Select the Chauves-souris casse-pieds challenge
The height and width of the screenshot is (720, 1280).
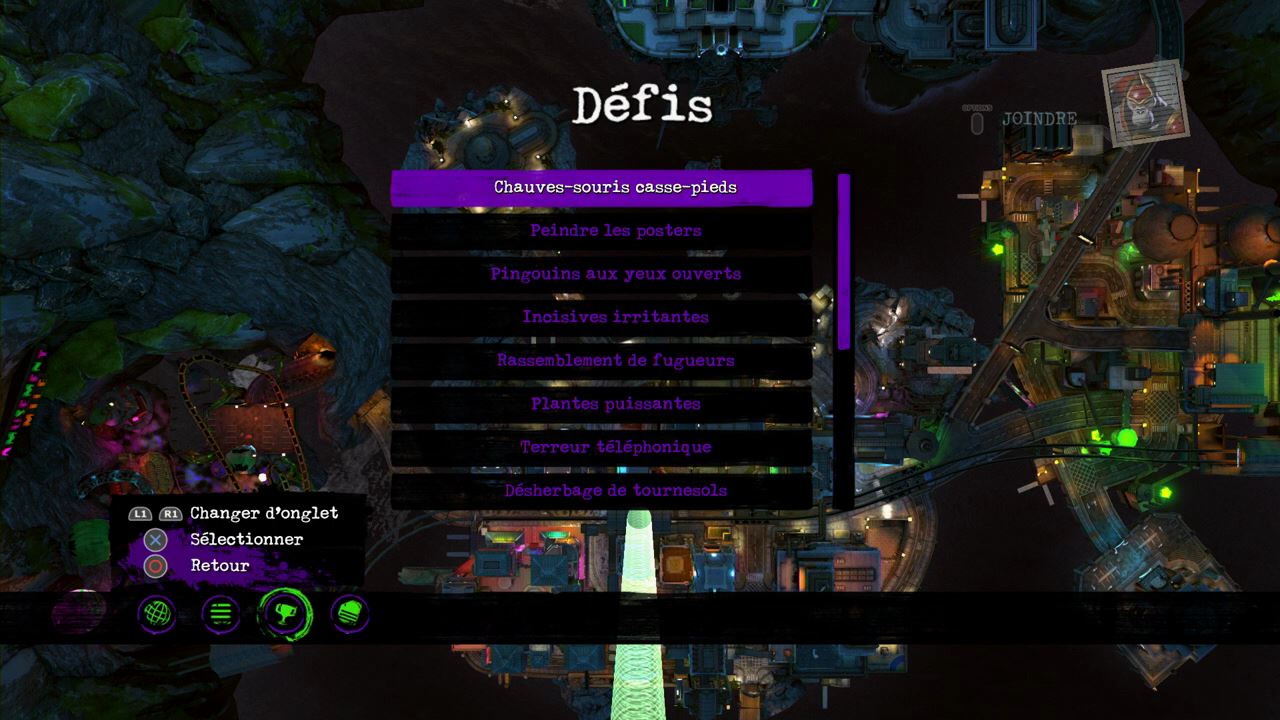(x=601, y=187)
